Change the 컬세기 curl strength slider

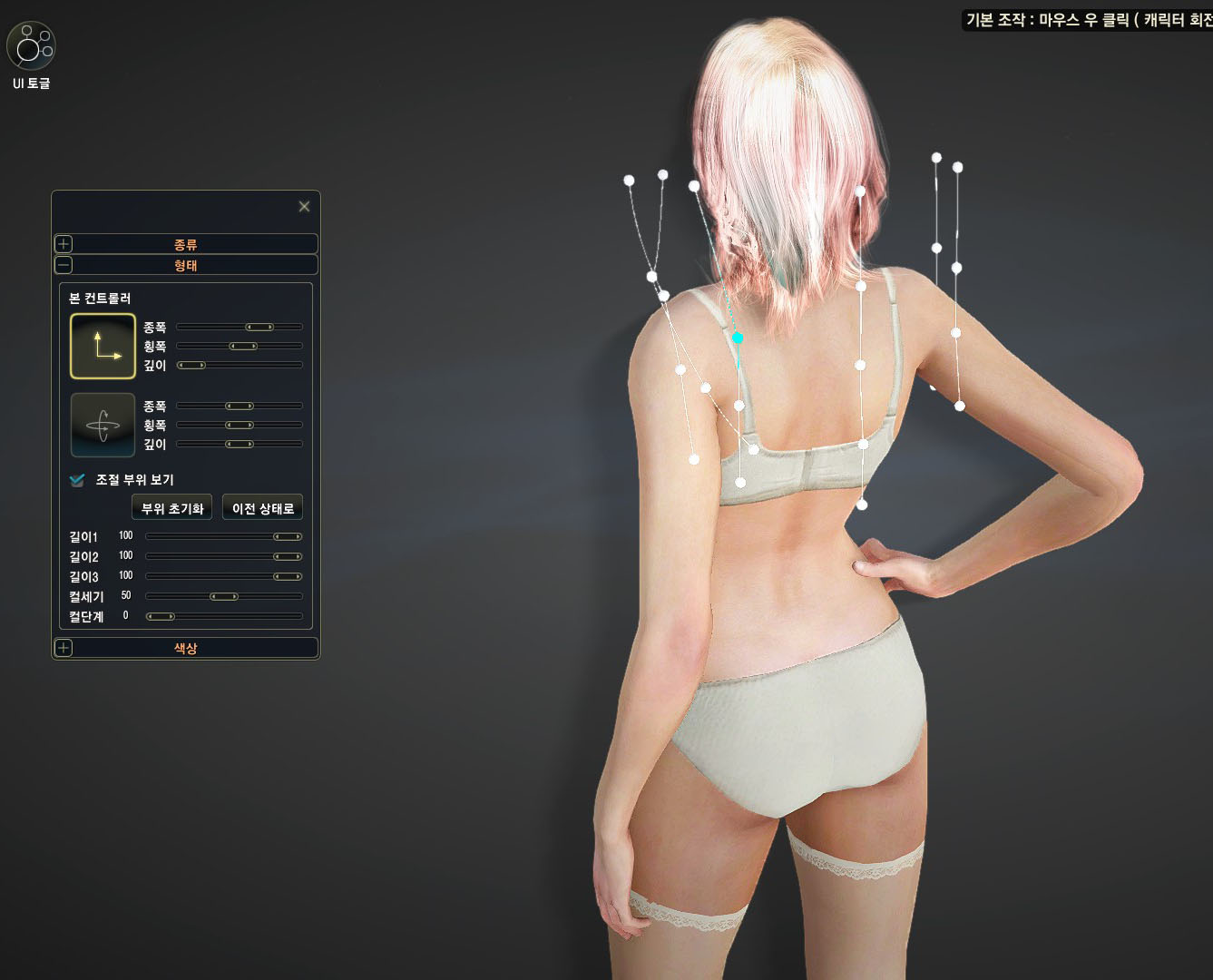point(223,597)
